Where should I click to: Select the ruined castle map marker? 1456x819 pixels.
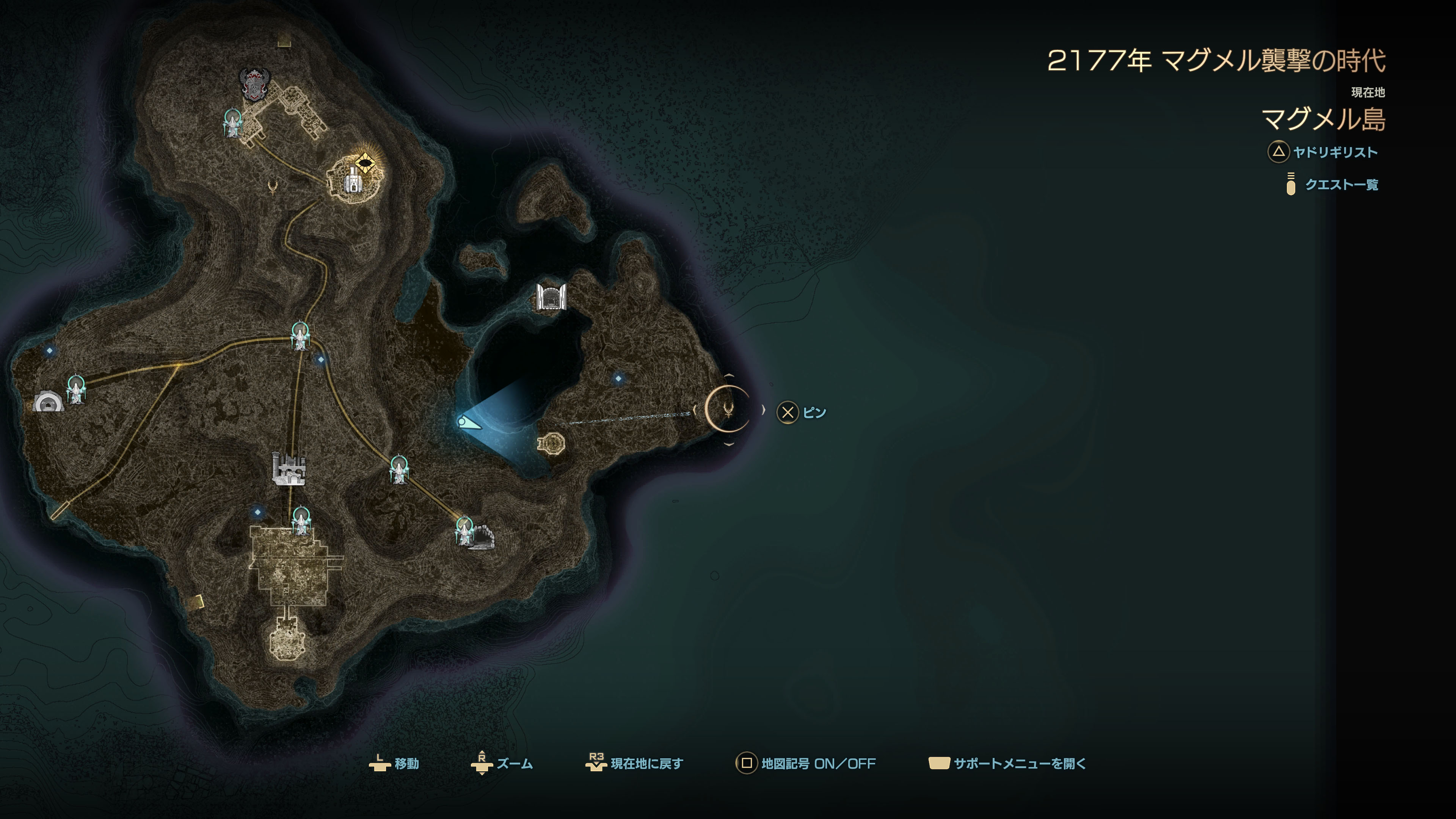coord(288,469)
